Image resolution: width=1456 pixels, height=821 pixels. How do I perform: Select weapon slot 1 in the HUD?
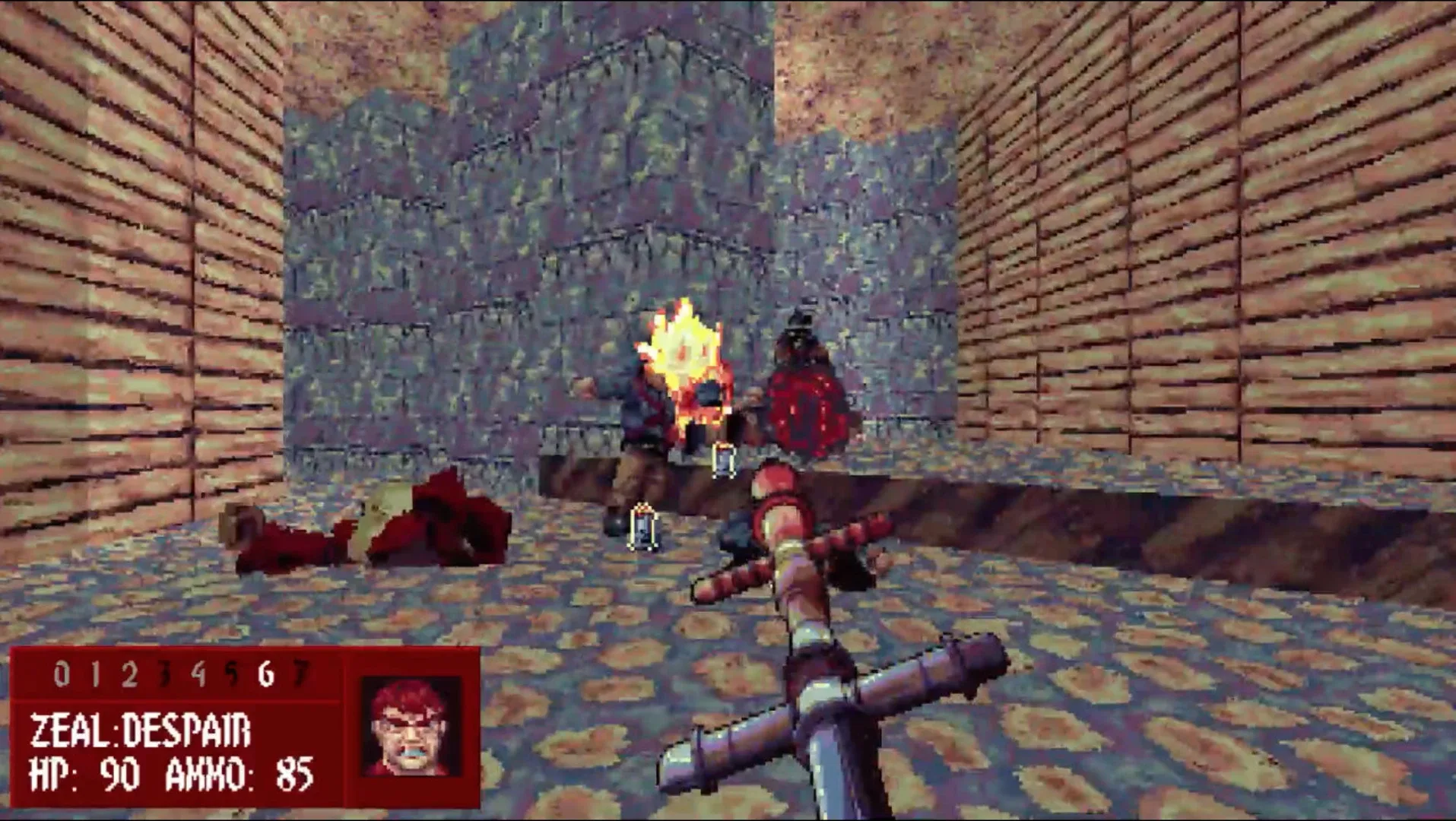tap(97, 674)
